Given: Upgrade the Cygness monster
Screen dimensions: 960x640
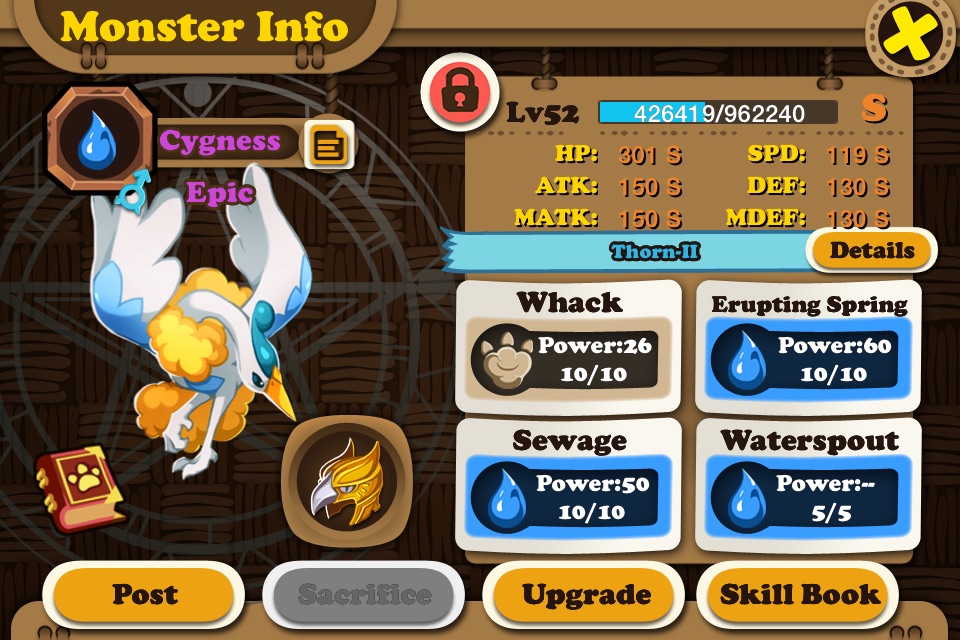Looking at the screenshot, I should 586,595.
